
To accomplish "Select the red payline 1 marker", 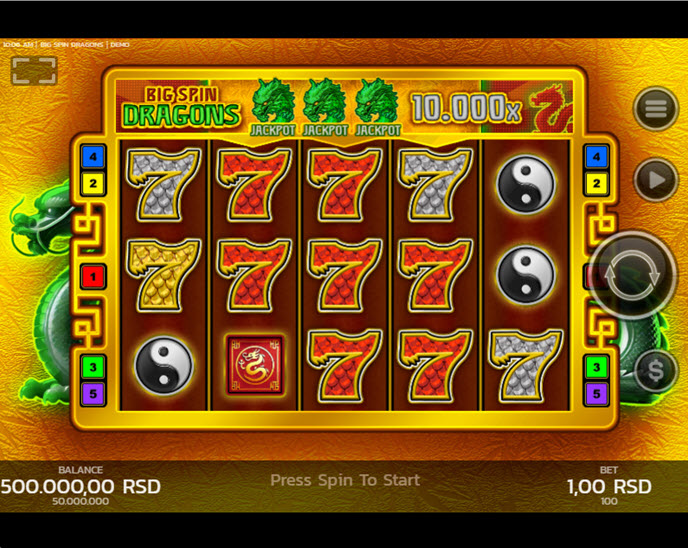I will coord(93,276).
